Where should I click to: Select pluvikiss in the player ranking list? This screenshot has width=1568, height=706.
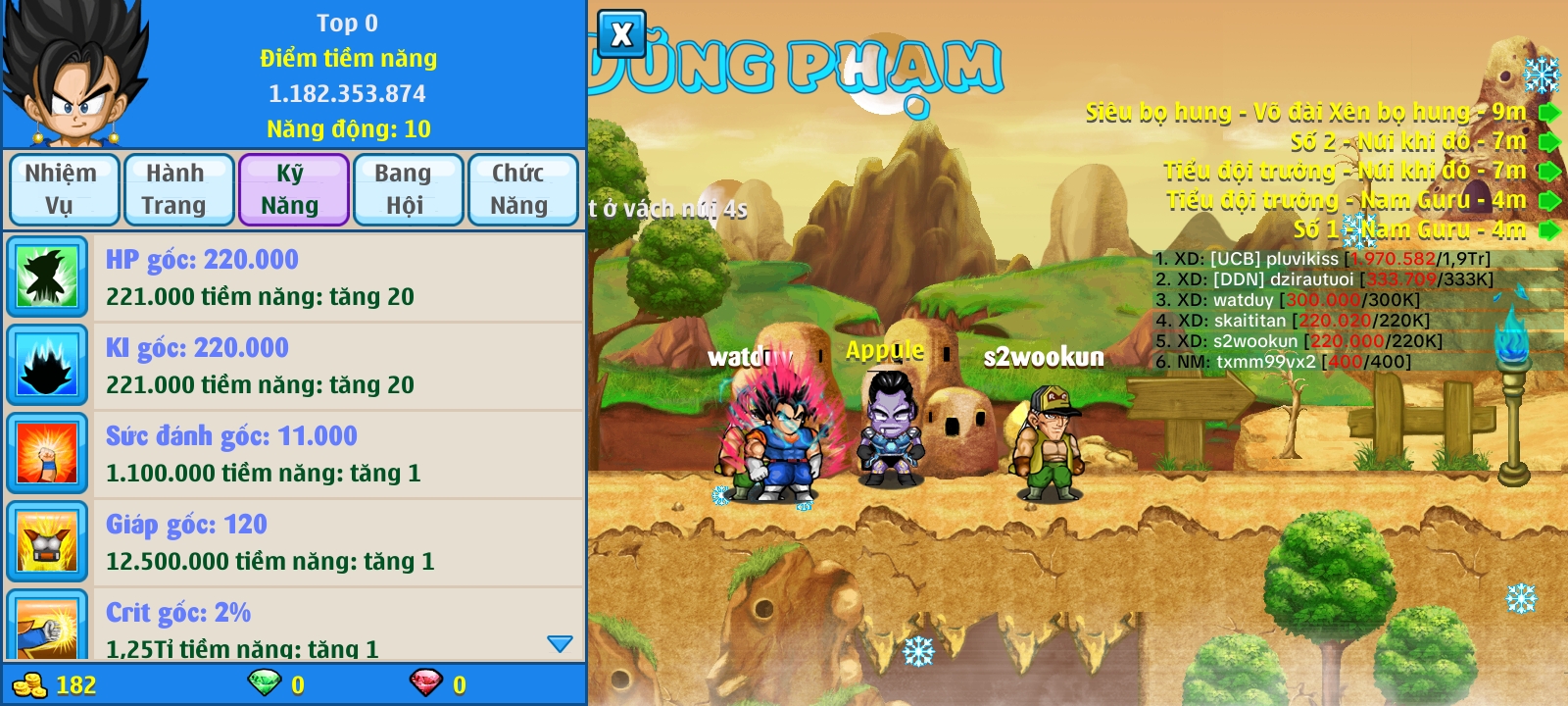point(1323,259)
